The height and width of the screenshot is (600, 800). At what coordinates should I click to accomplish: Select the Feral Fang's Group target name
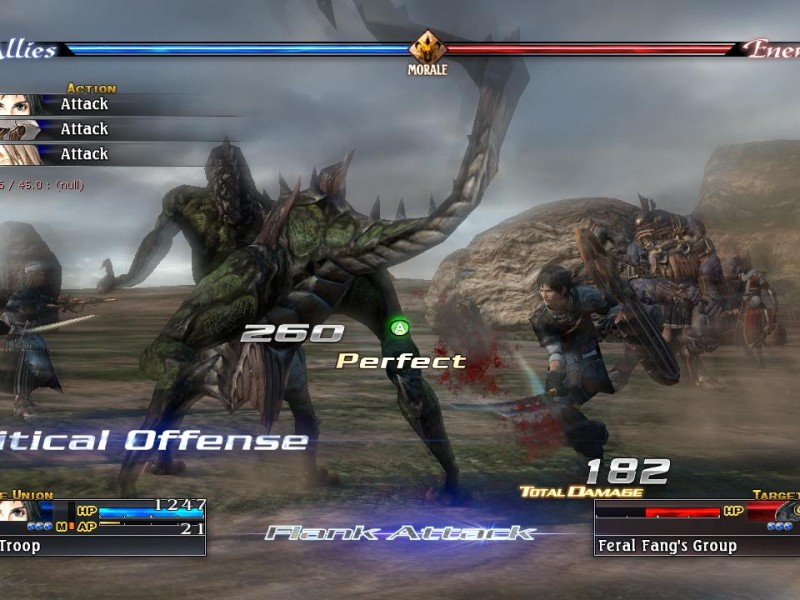point(667,546)
